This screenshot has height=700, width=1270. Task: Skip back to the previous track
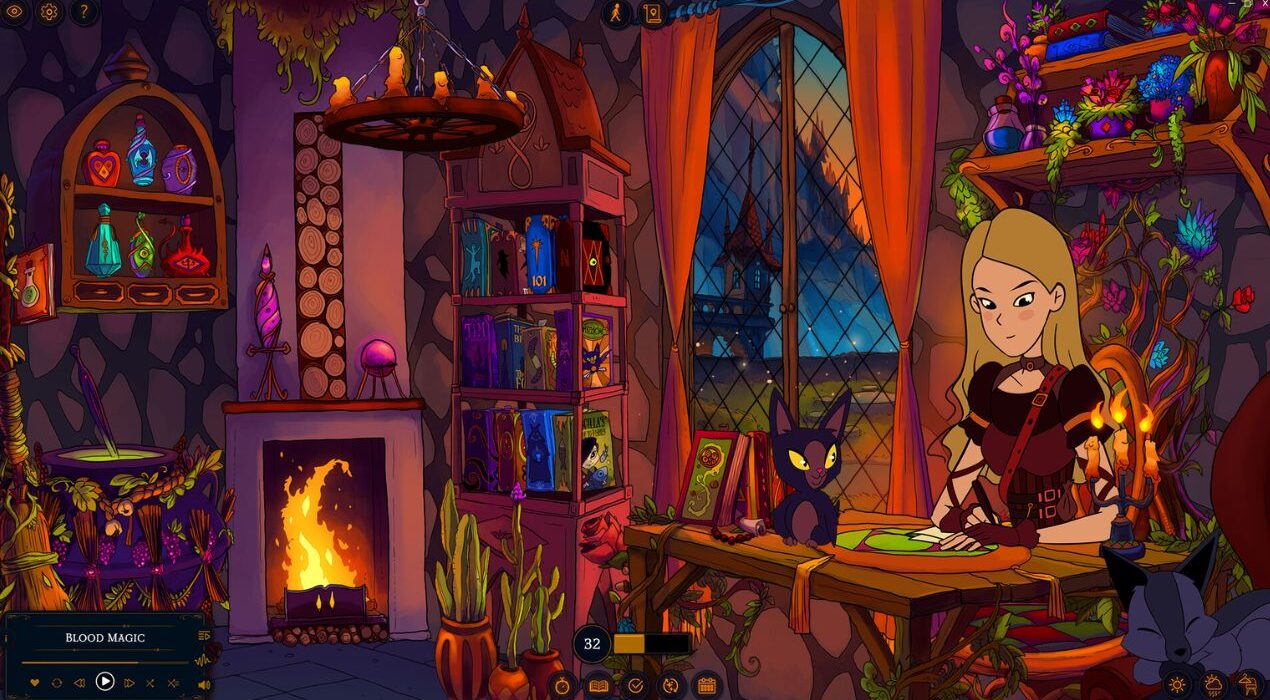tap(80, 682)
